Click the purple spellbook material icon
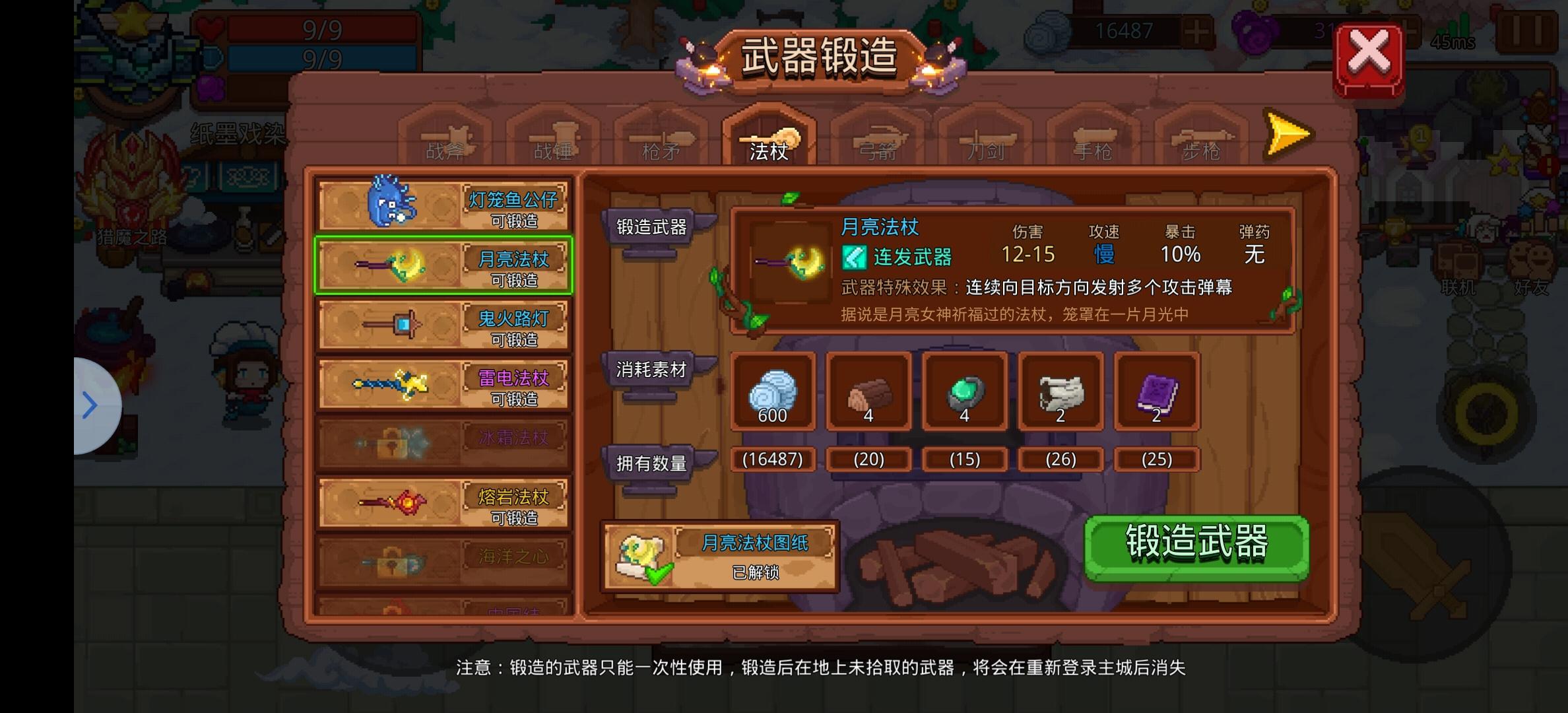Image resolution: width=1568 pixels, height=713 pixels. point(1156,393)
